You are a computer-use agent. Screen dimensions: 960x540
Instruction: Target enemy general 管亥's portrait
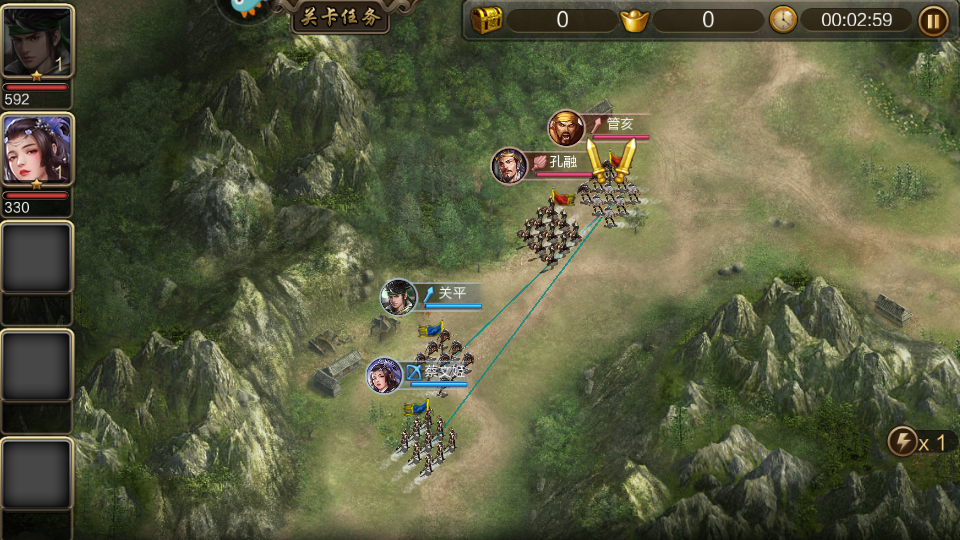(566, 128)
